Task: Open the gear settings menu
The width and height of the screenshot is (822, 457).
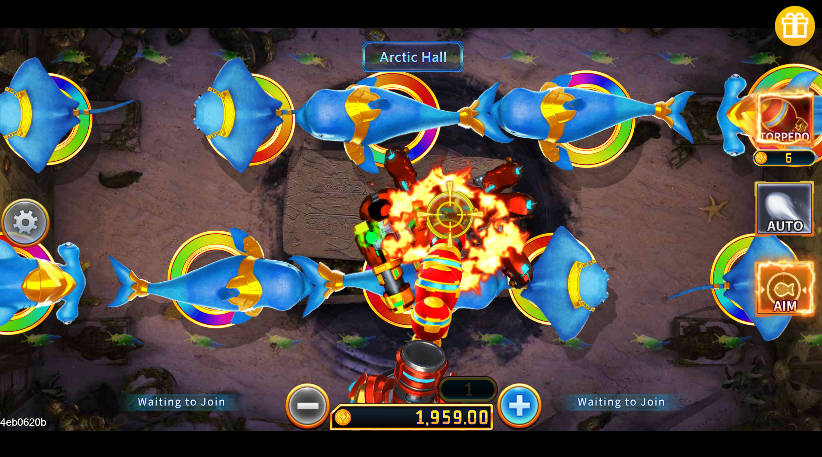Action: coord(25,222)
